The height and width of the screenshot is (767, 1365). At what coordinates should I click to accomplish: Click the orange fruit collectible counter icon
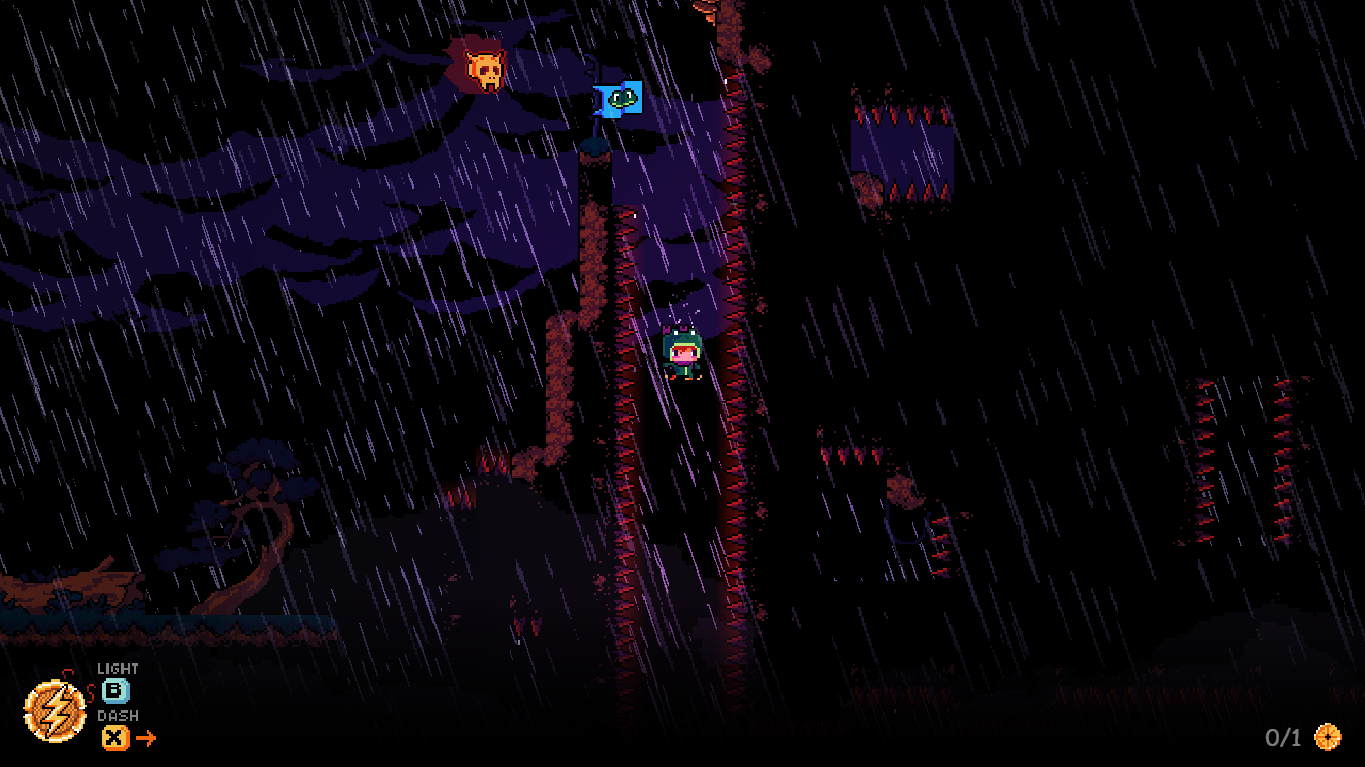tap(1329, 737)
